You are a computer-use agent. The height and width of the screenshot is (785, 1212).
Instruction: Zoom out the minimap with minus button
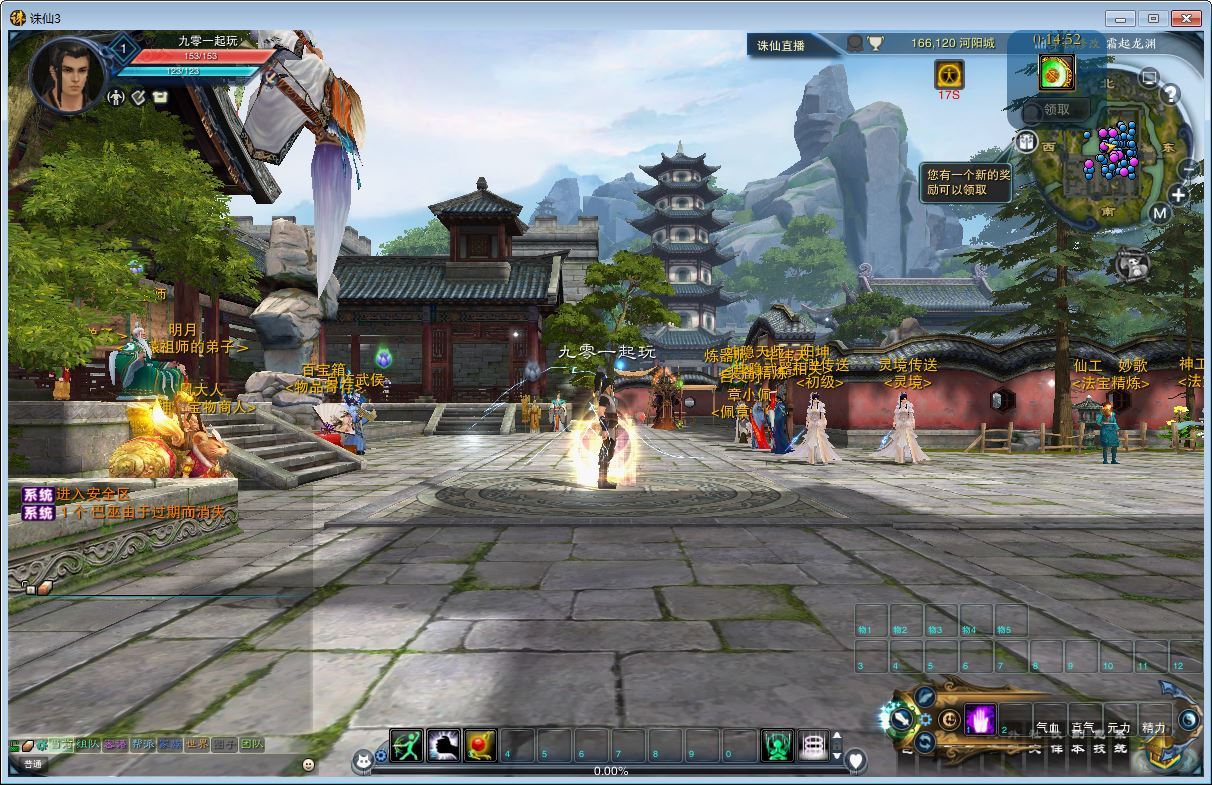[x=1187, y=168]
